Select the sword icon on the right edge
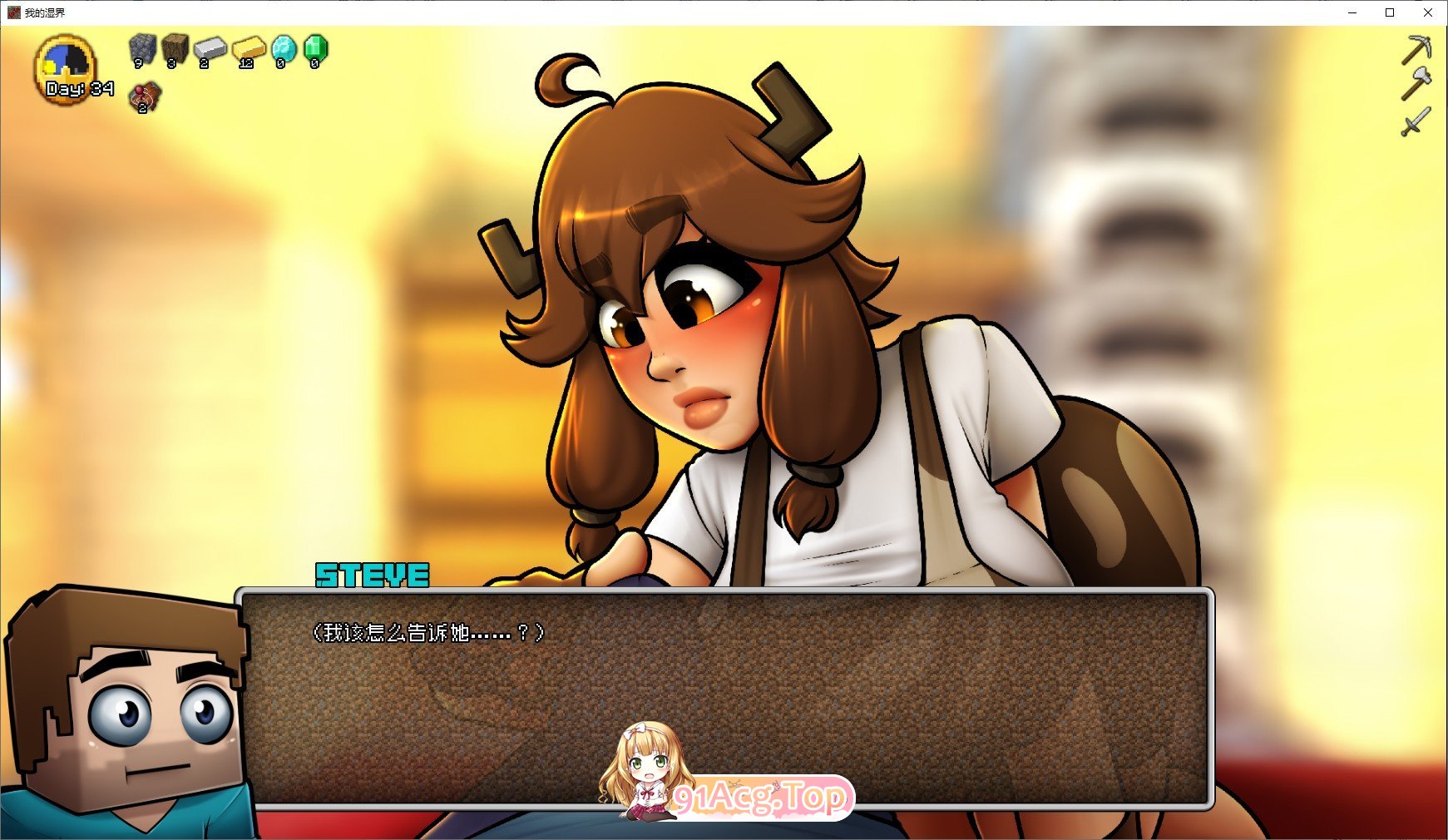The width and height of the screenshot is (1448, 840). click(1419, 121)
